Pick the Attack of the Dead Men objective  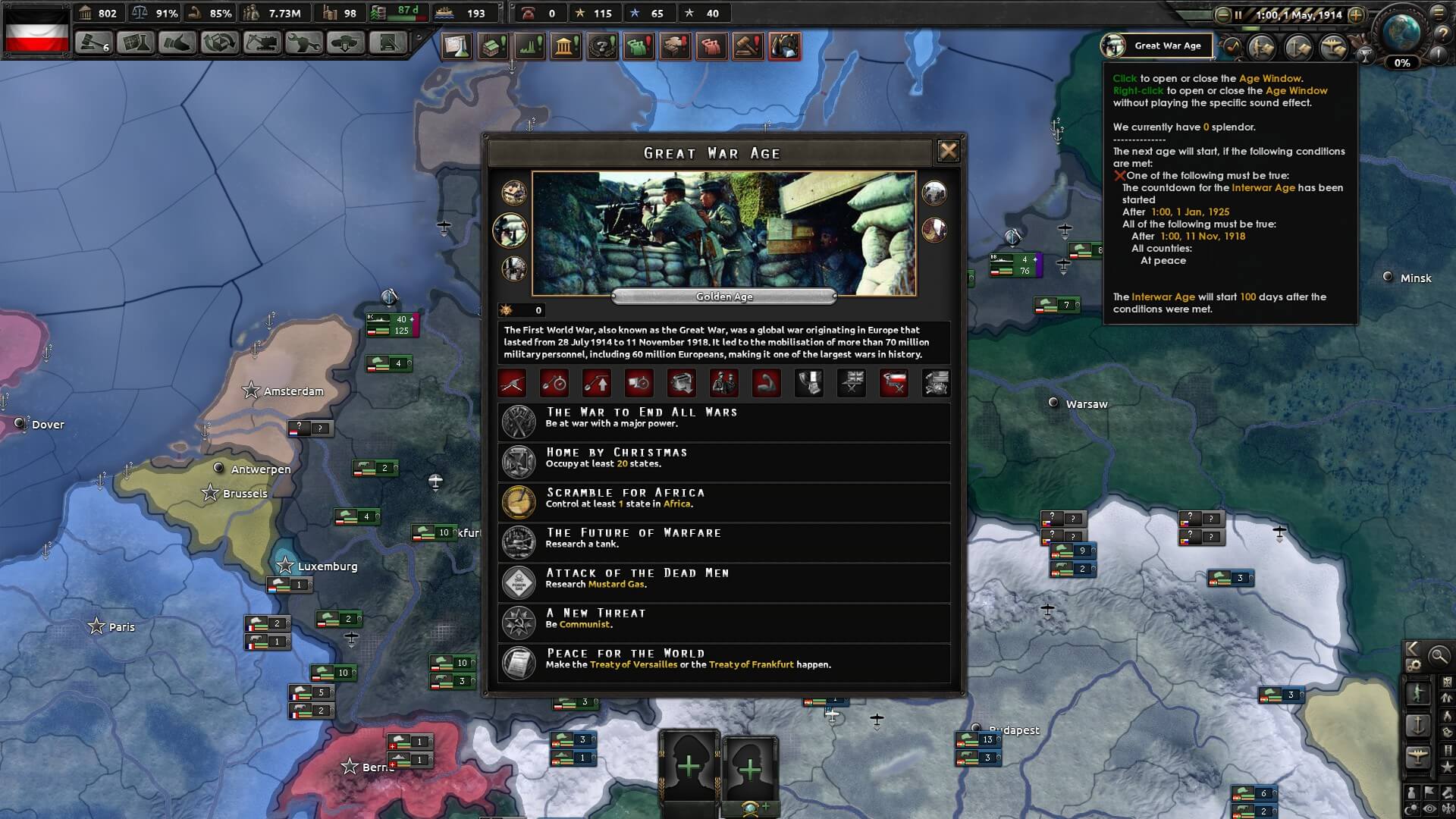click(x=723, y=582)
